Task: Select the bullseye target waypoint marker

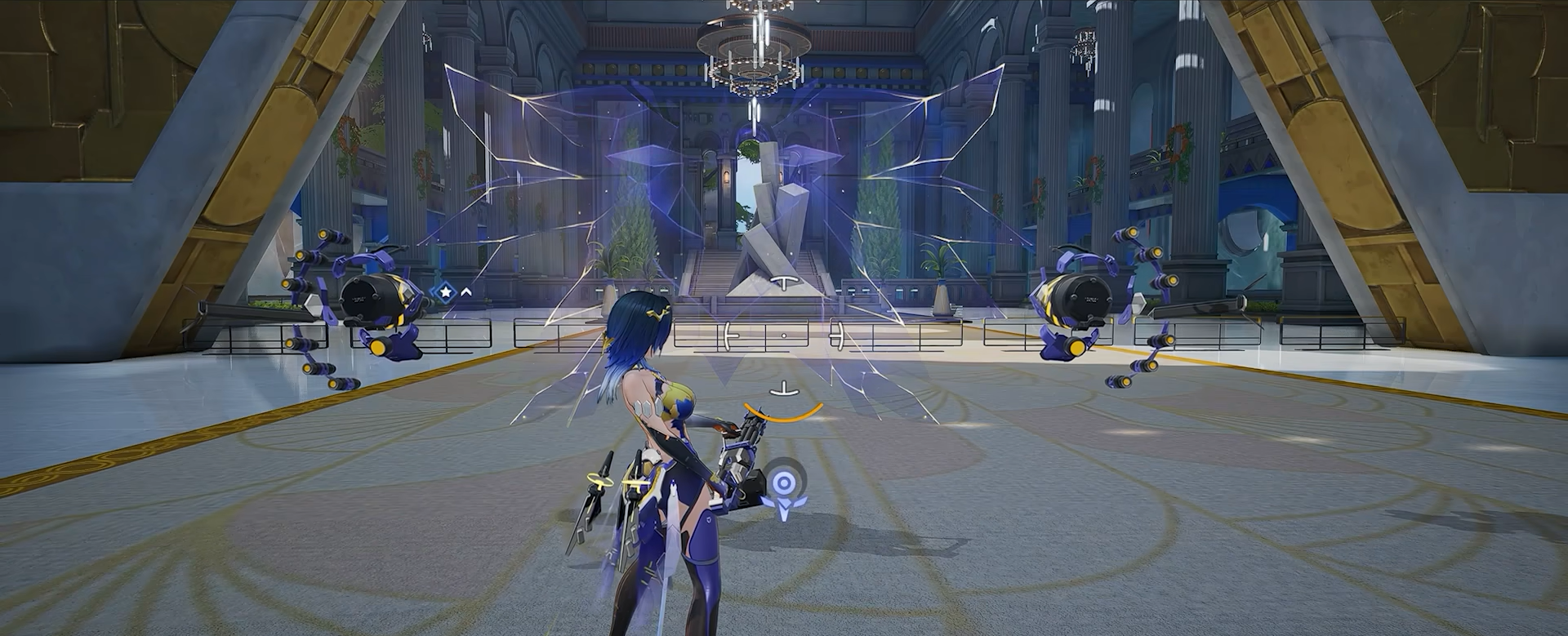Action: click(x=783, y=484)
